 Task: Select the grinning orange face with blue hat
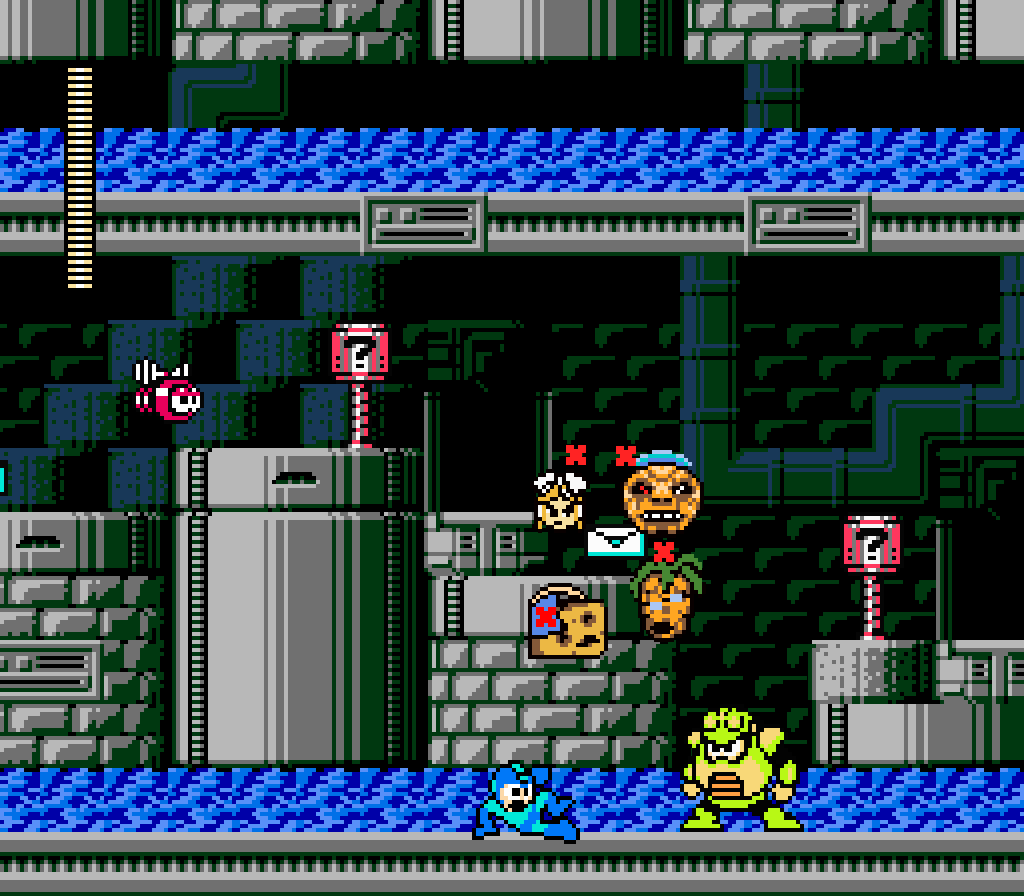tap(661, 493)
